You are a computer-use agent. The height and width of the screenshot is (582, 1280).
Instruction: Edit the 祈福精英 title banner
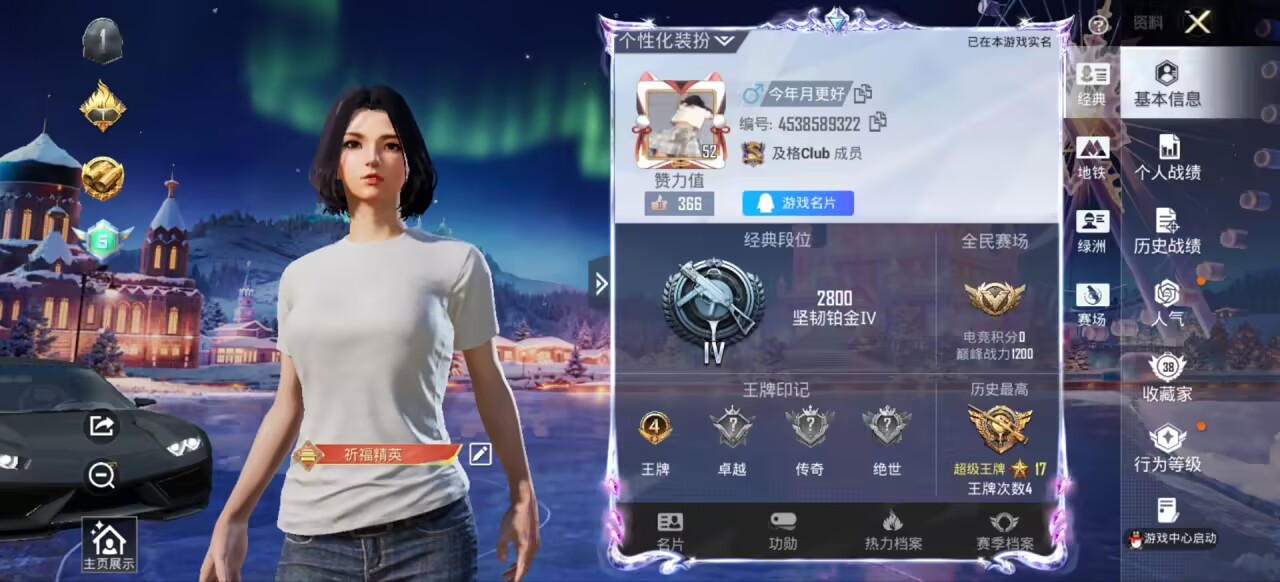point(480,454)
